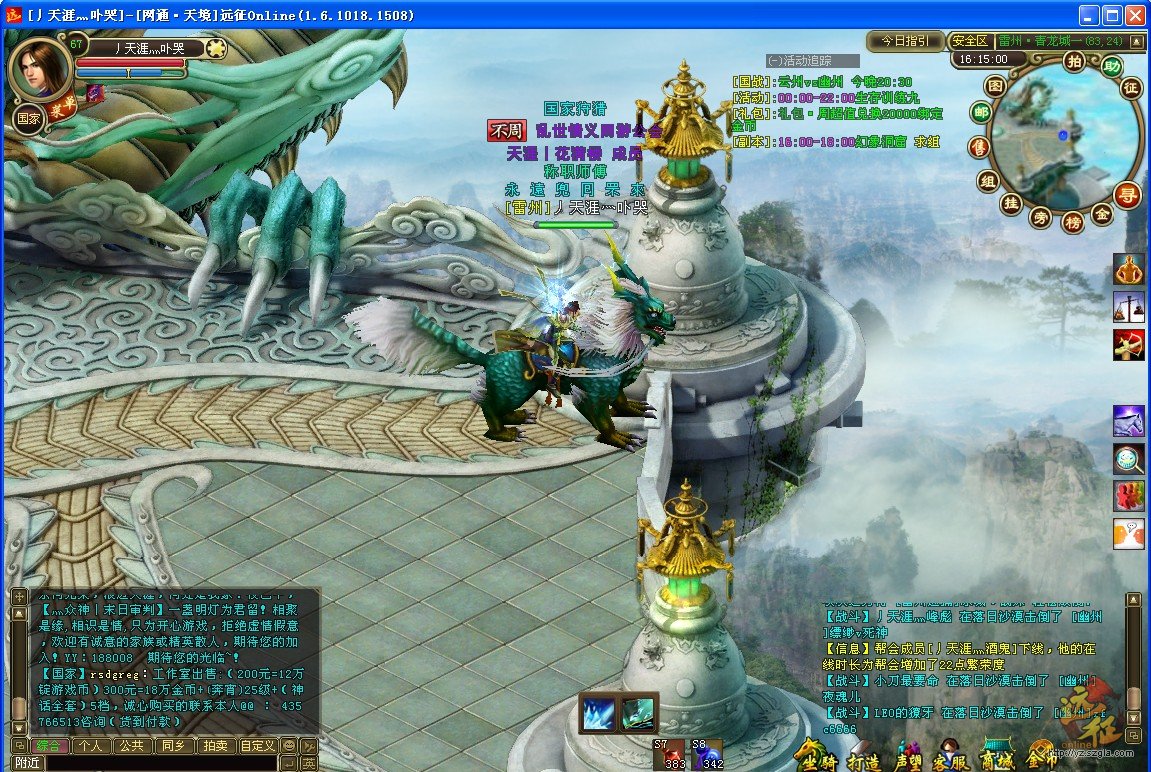Image resolution: width=1151 pixels, height=772 pixels.
Task: Close the game window
Action: 1135,15
